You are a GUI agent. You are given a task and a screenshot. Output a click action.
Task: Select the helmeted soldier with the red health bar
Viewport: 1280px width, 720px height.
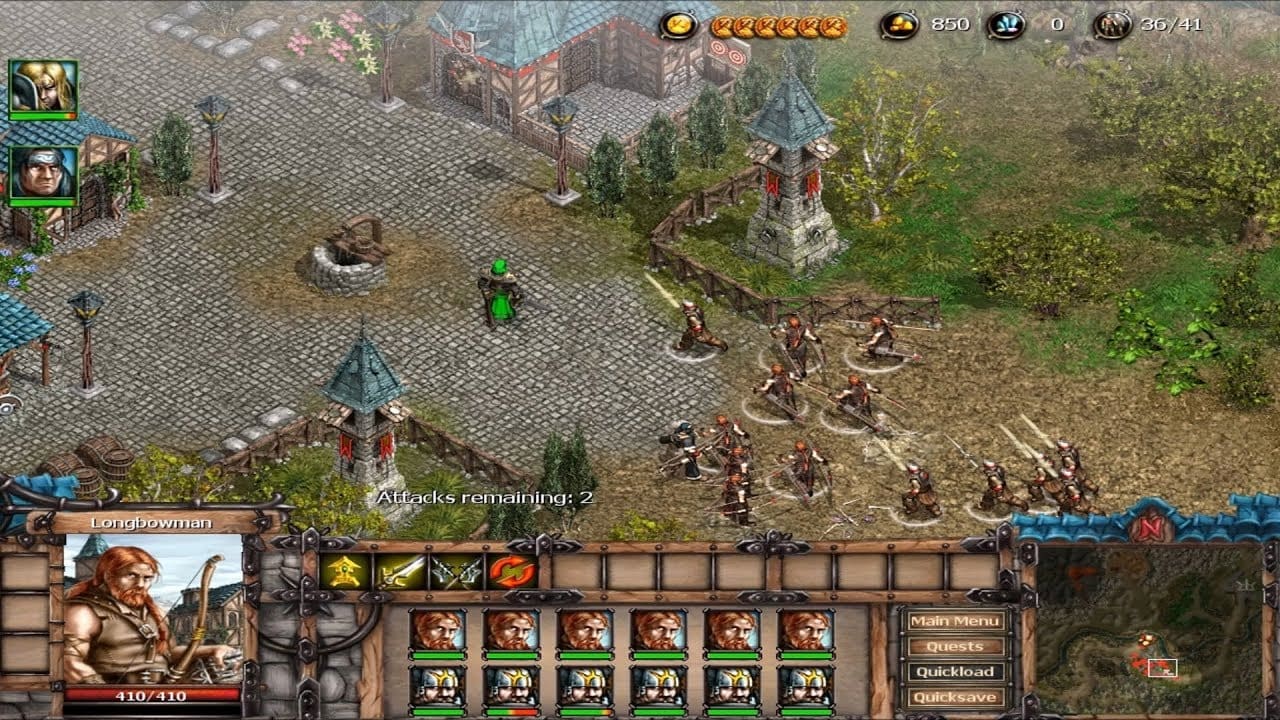(511, 688)
